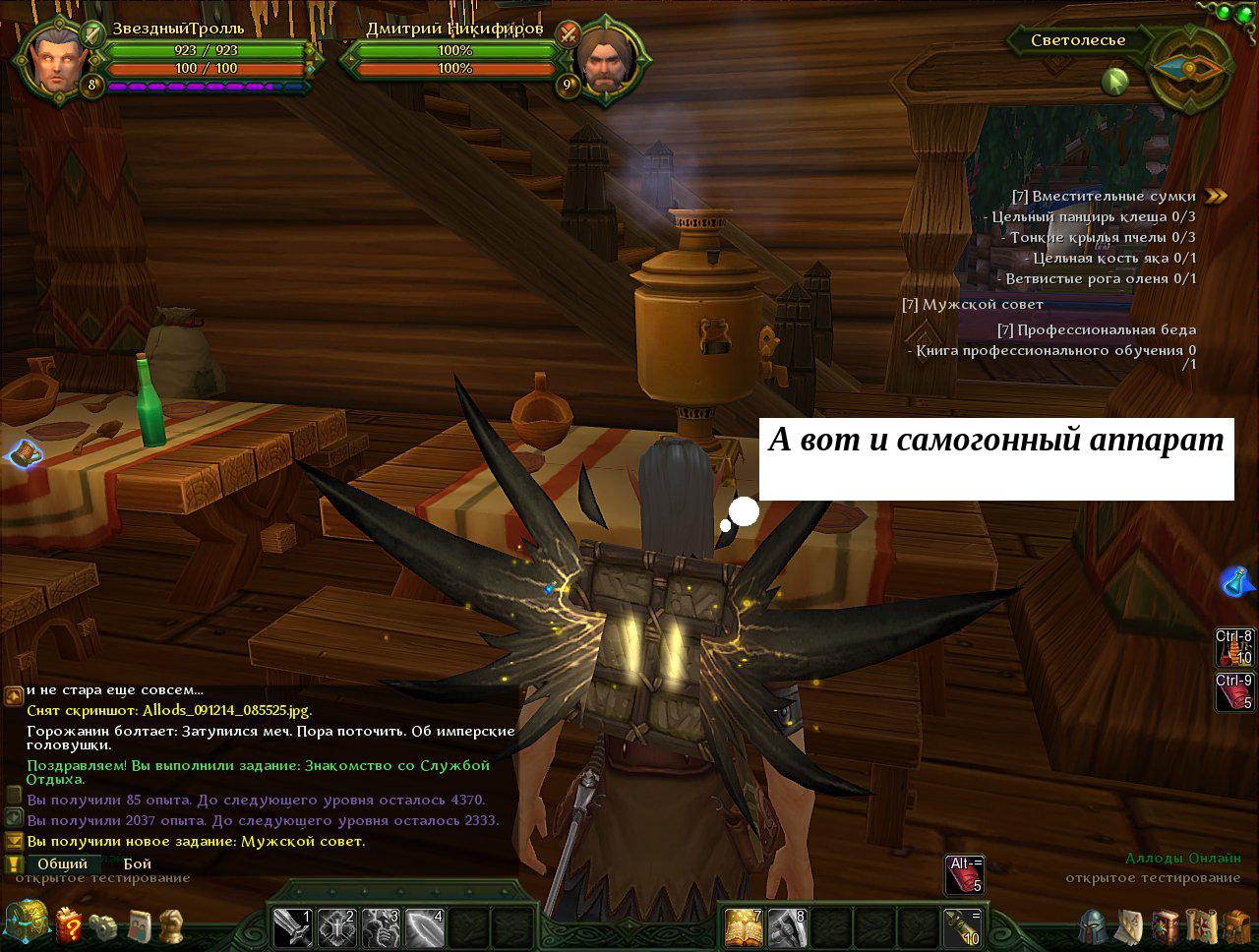Click the green arrow button beside the compass
1259x952 pixels.
[x=1114, y=82]
